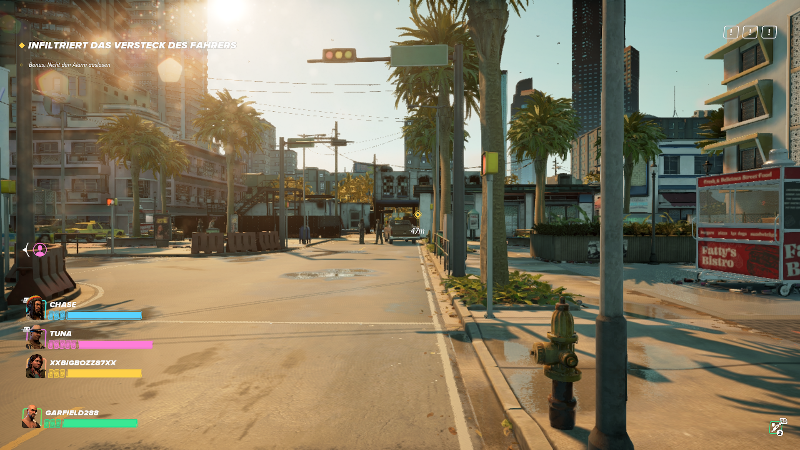The width and height of the screenshot is (800, 450).
Task: Click the pink teammate marker icon
Action: 40,249
